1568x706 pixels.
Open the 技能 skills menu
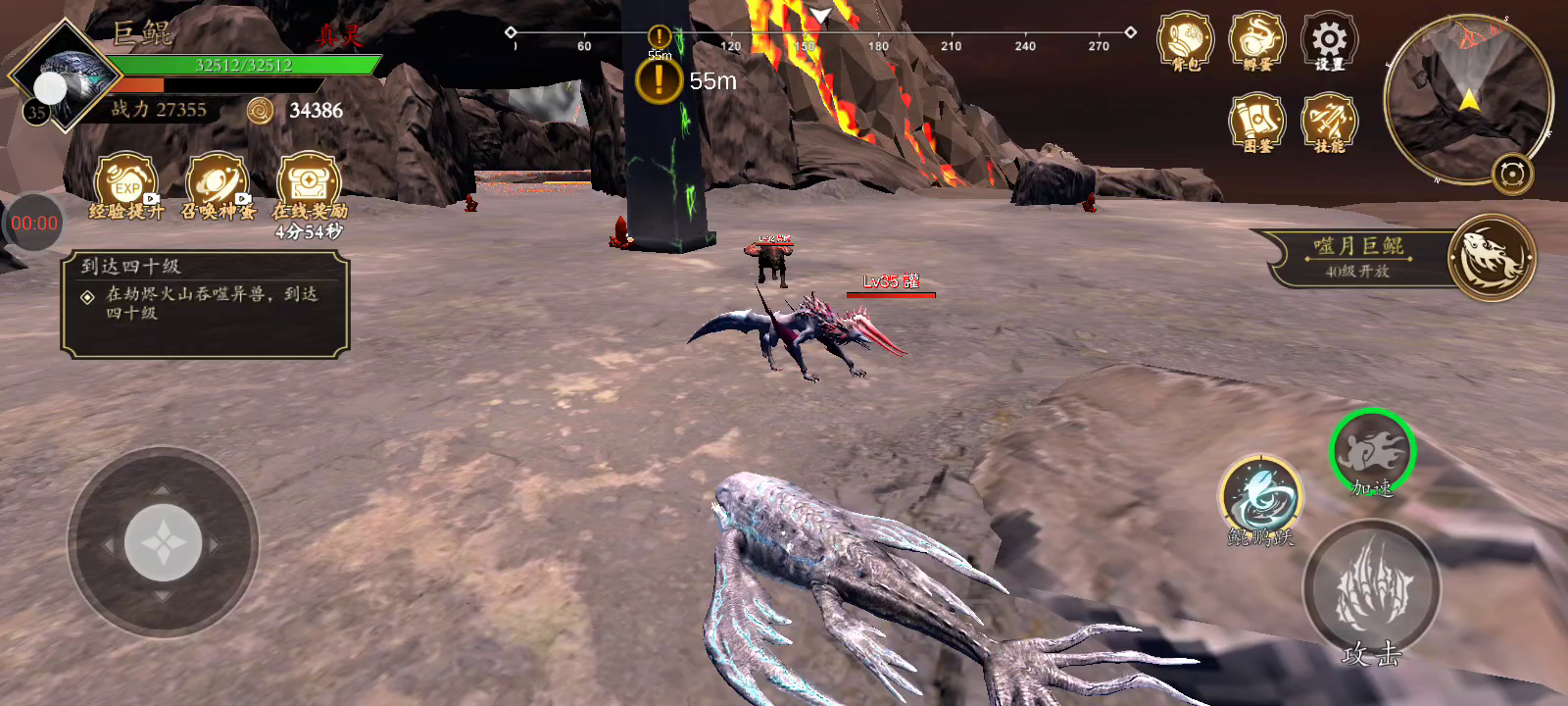[1329, 122]
